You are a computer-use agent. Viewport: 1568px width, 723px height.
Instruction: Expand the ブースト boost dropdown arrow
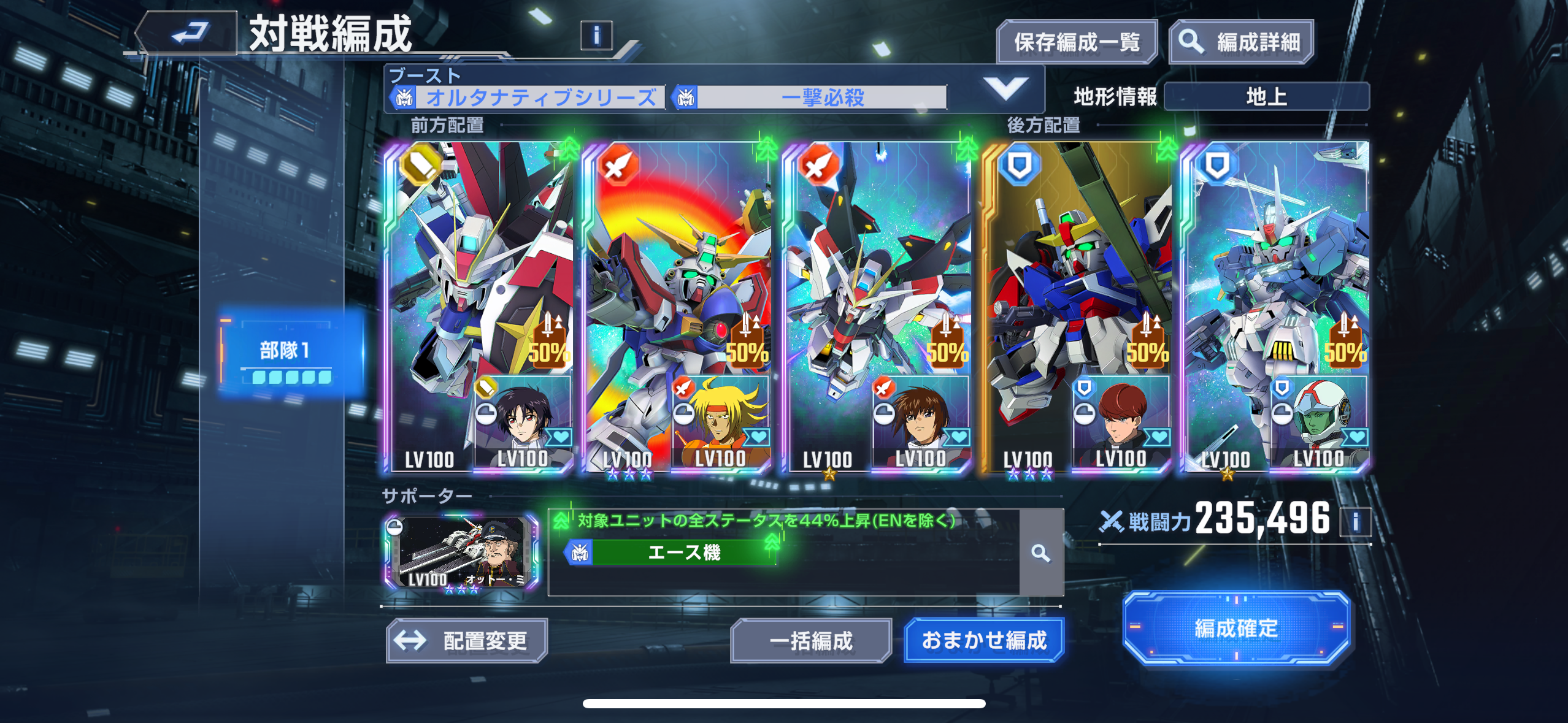tap(1005, 89)
